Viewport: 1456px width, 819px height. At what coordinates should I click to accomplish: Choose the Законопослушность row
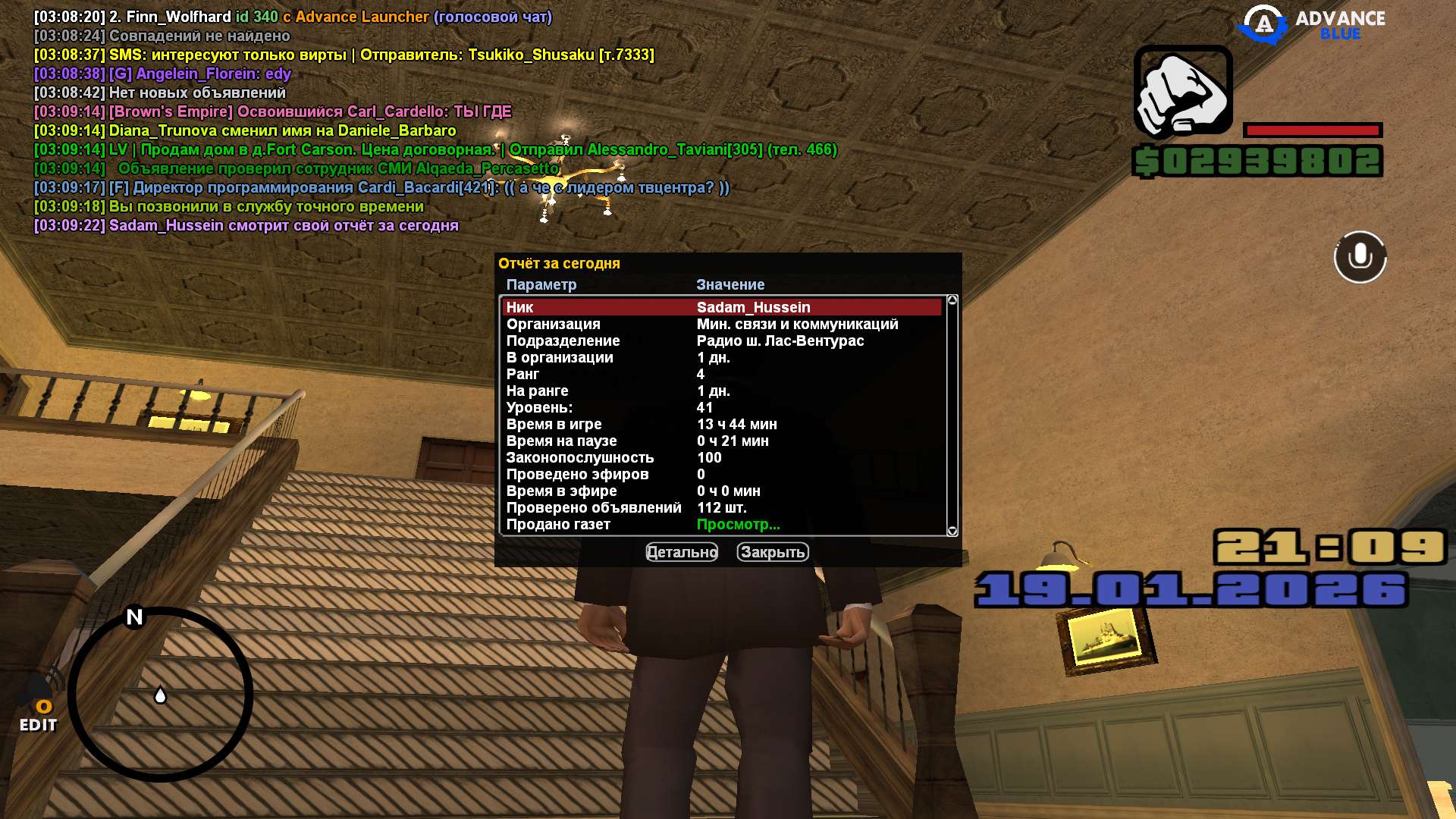[720, 457]
